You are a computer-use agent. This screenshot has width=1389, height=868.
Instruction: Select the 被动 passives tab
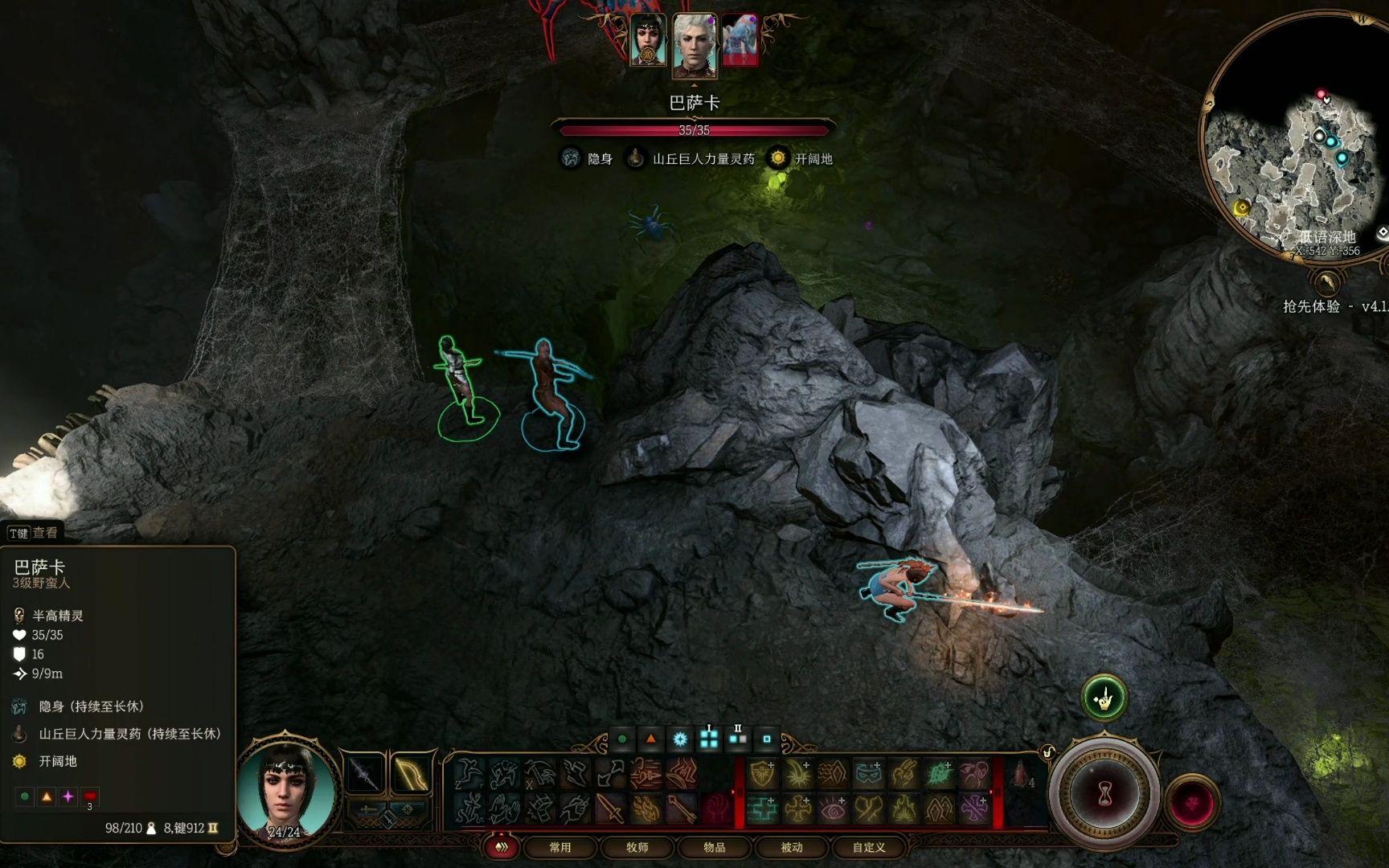click(792, 847)
